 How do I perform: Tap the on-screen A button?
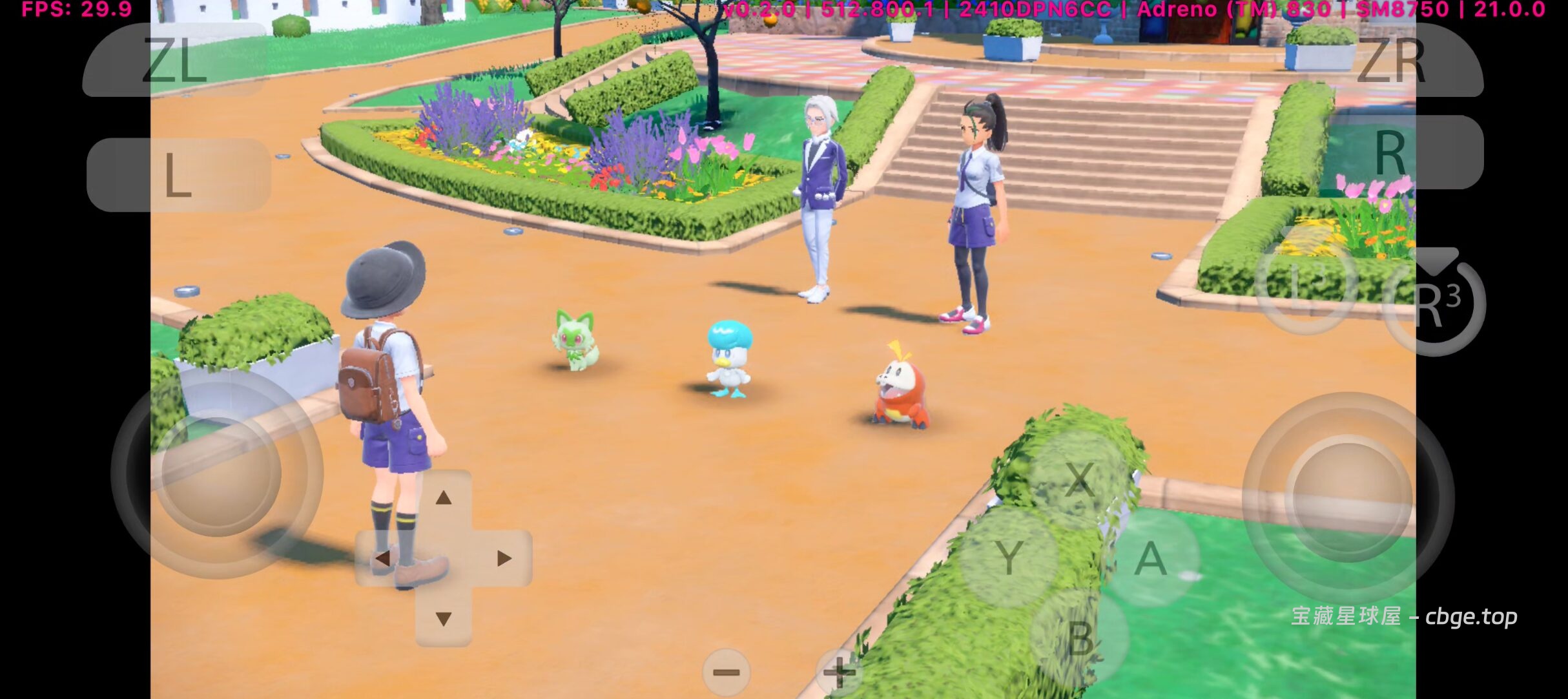1151,559
